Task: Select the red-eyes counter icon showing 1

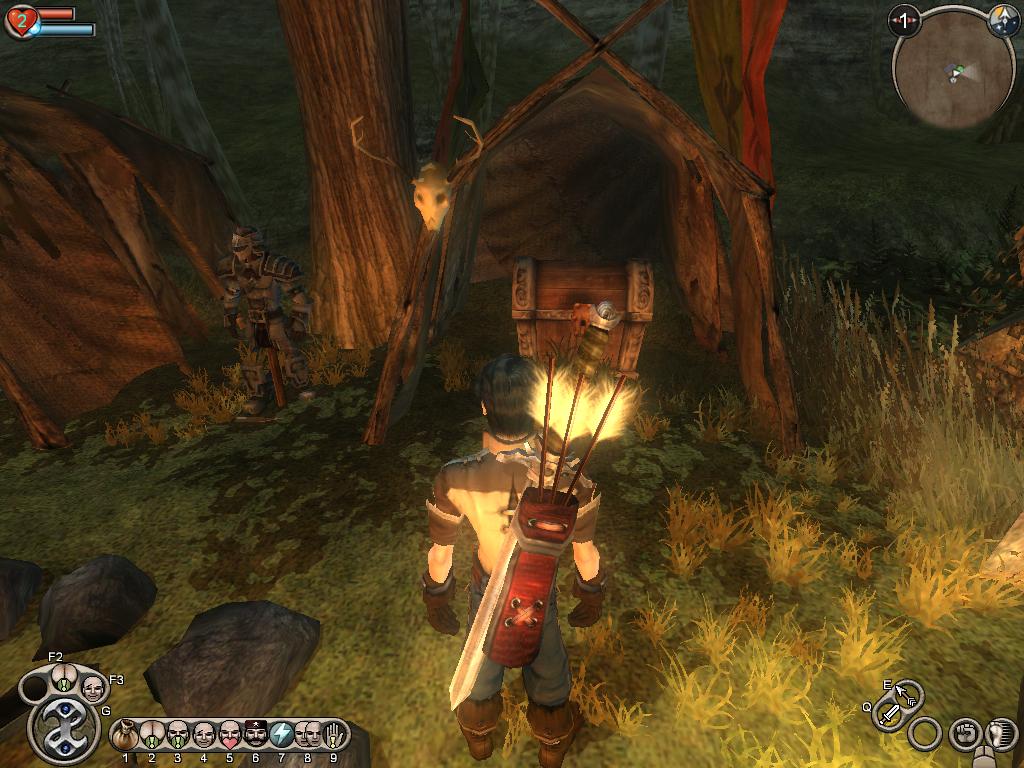Action: pyautogui.click(x=905, y=20)
